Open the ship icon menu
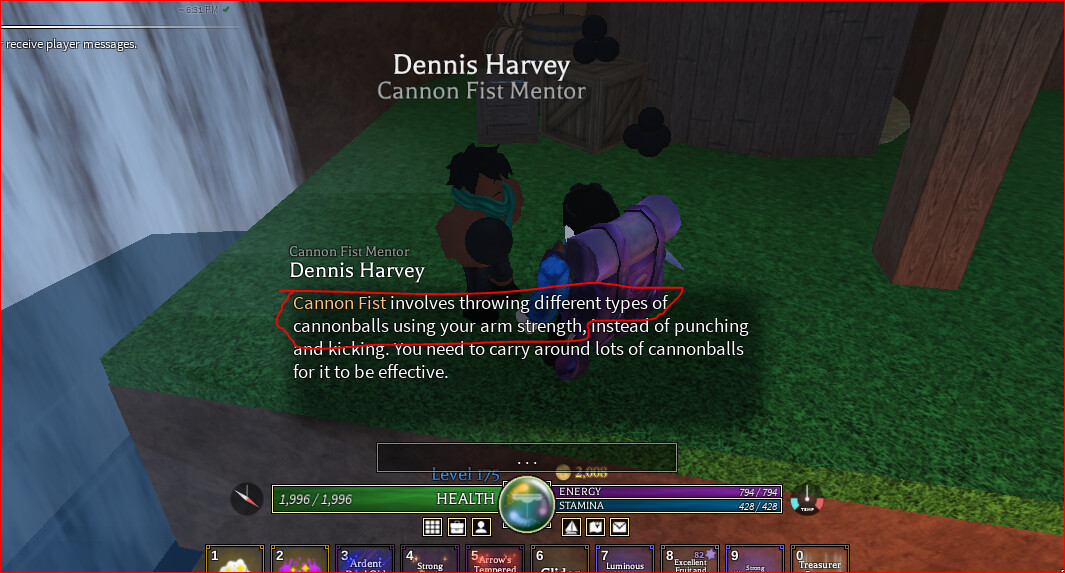The height and width of the screenshot is (573, 1065). (571, 526)
